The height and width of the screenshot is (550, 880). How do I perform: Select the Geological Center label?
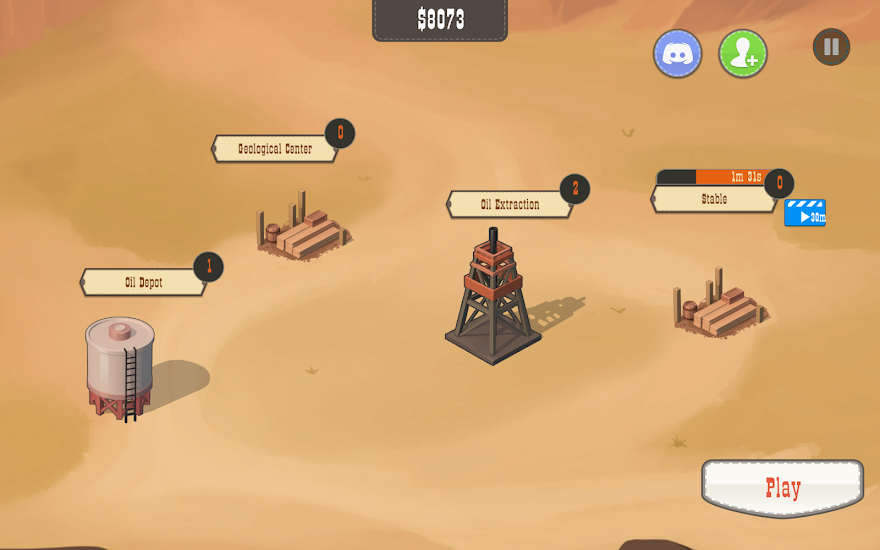275,149
